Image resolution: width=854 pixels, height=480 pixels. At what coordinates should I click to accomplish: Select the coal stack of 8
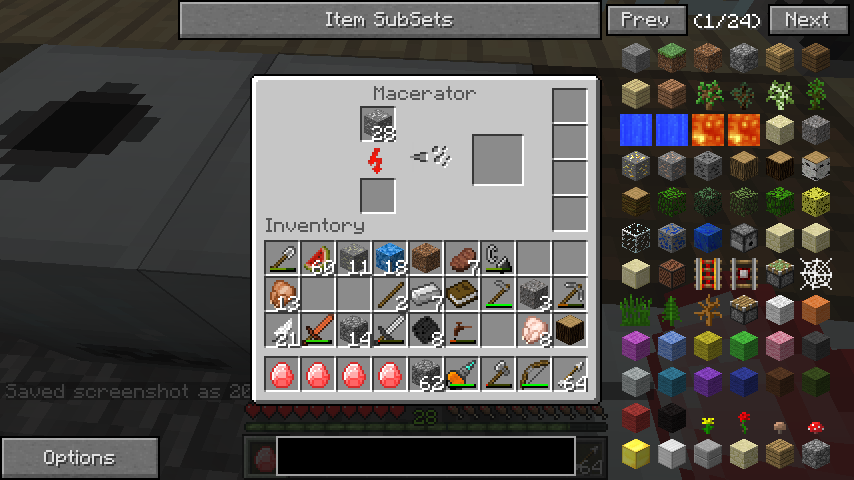[426, 330]
